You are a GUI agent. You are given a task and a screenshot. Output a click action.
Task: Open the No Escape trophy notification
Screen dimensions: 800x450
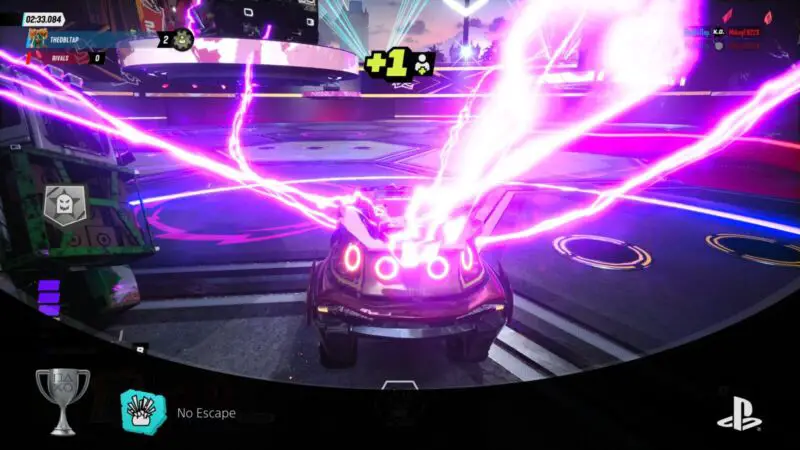click(198, 412)
